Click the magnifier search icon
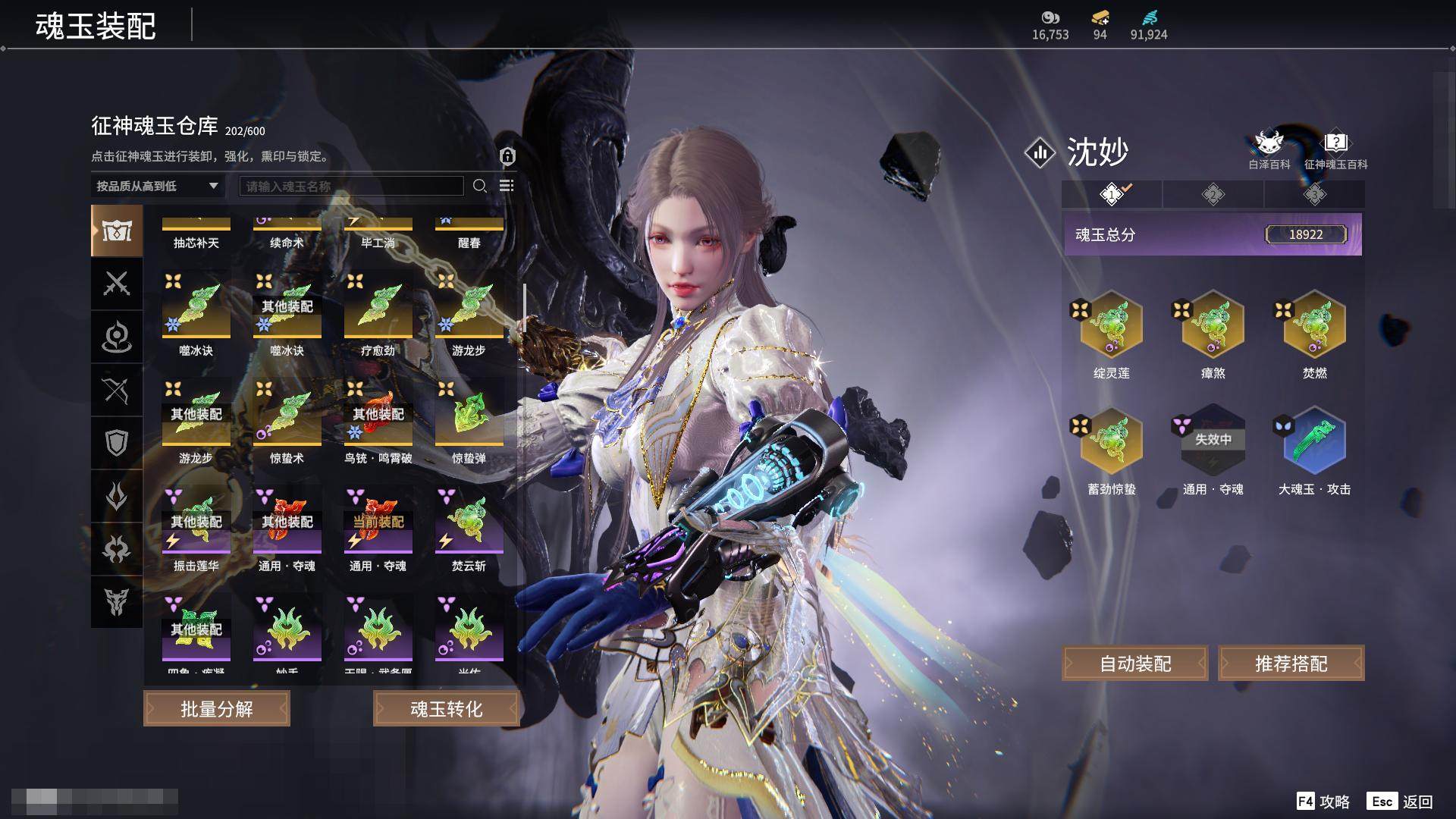The image size is (1456, 819). pyautogui.click(x=479, y=186)
